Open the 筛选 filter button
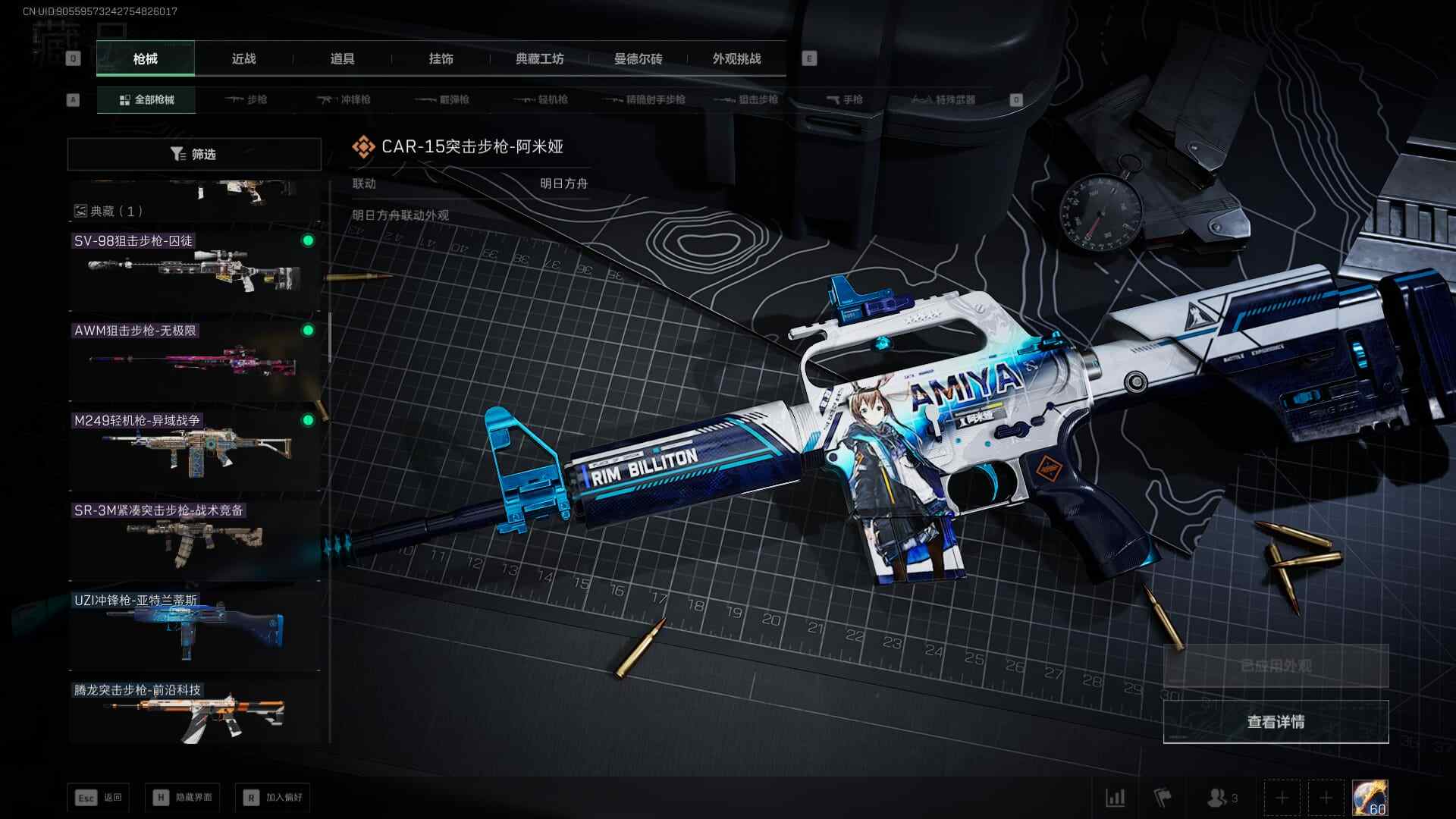1456x819 pixels. click(194, 154)
